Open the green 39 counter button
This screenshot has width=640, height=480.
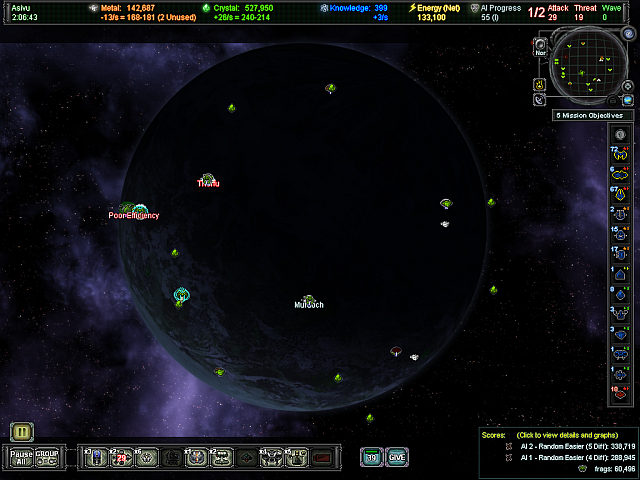pyautogui.click(x=371, y=457)
